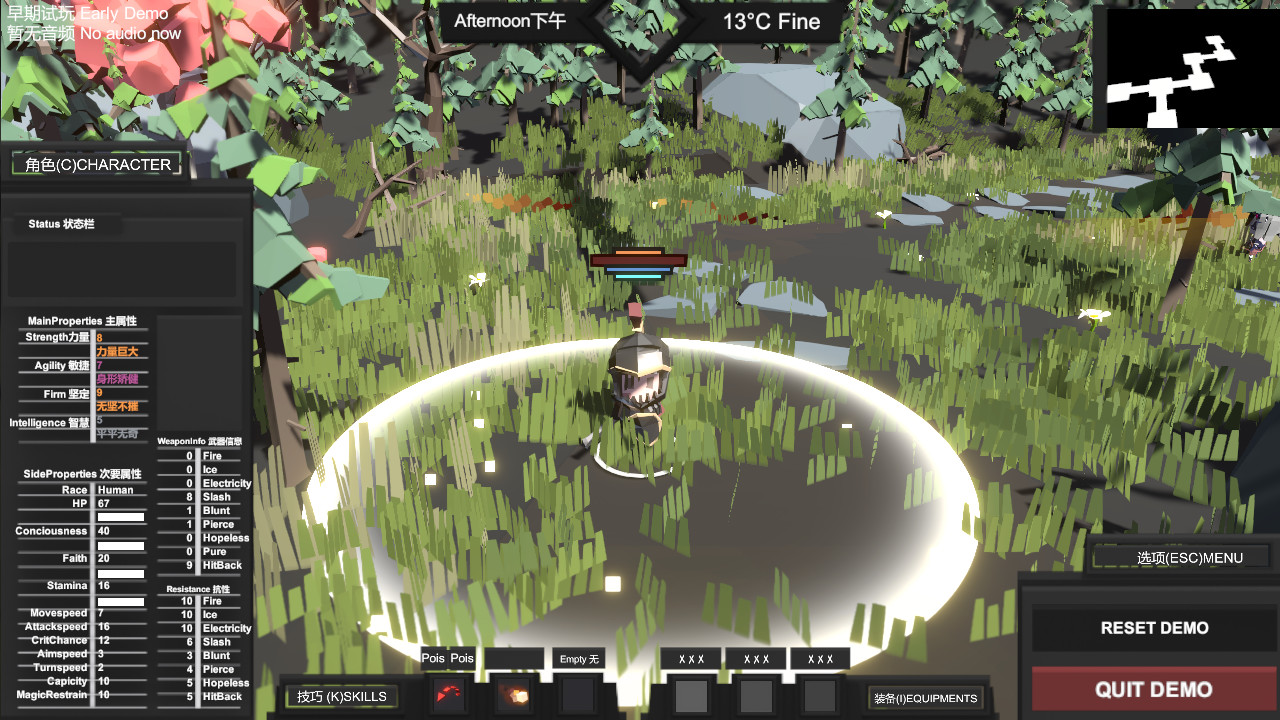Click the minimap in the top right corner

pos(1192,68)
